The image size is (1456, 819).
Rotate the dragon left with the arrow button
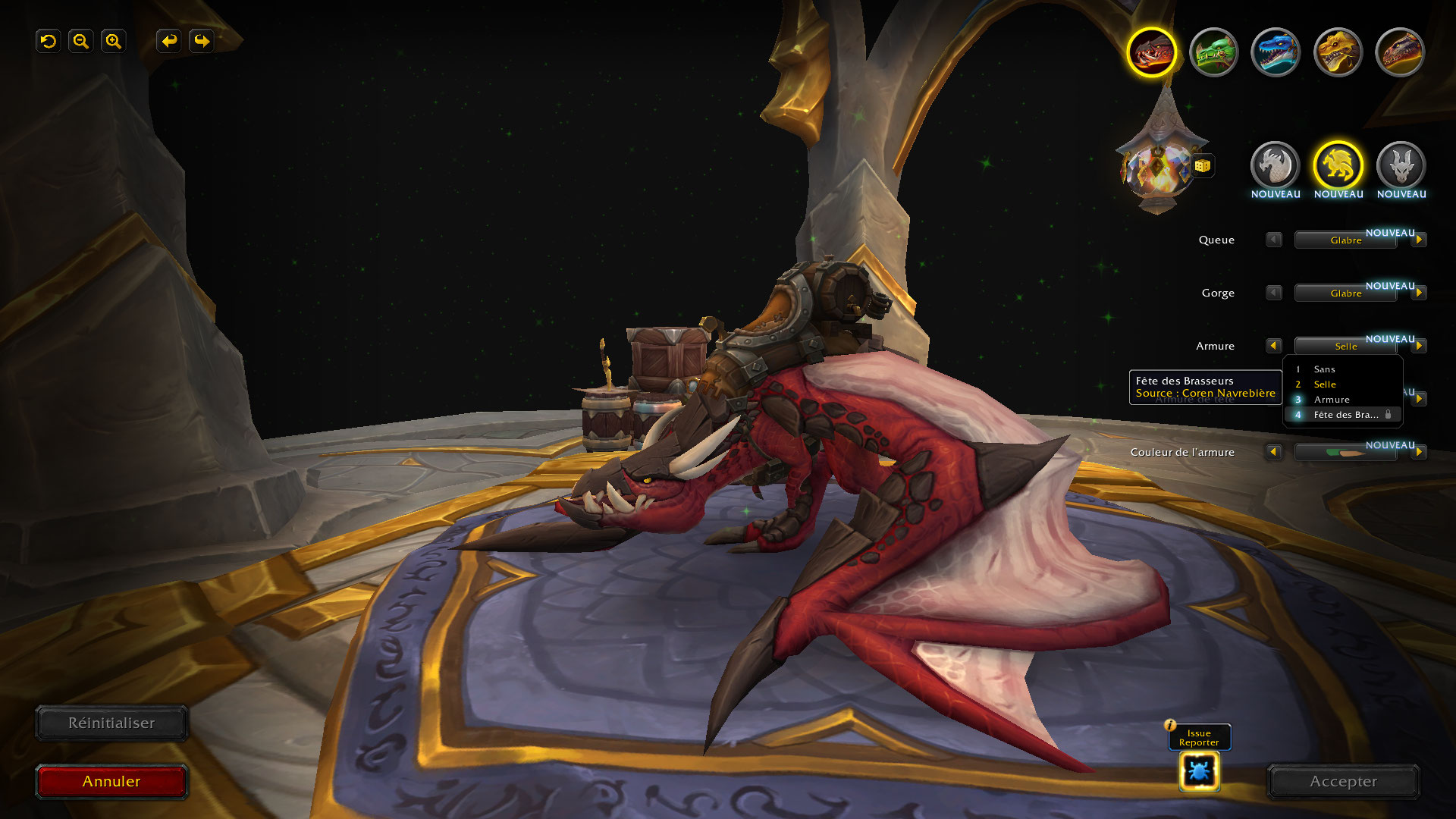(169, 41)
